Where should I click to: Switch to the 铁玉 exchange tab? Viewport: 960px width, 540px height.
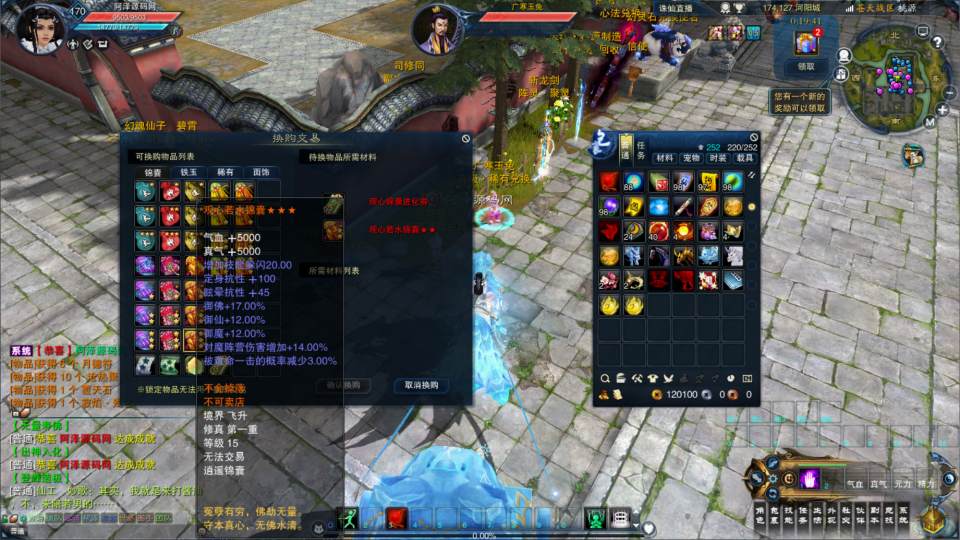[189, 172]
